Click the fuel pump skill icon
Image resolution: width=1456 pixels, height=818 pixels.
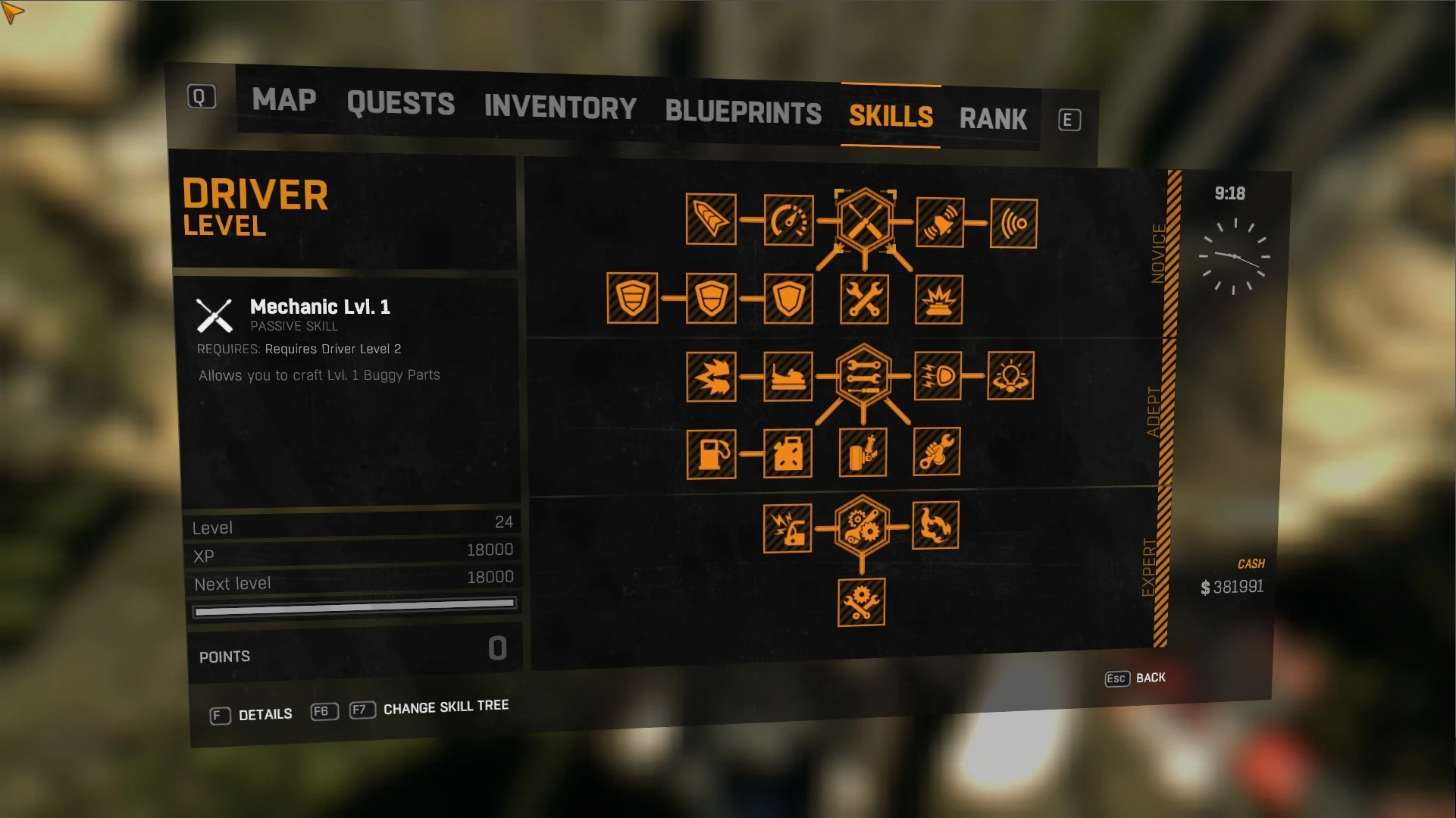[x=711, y=454]
